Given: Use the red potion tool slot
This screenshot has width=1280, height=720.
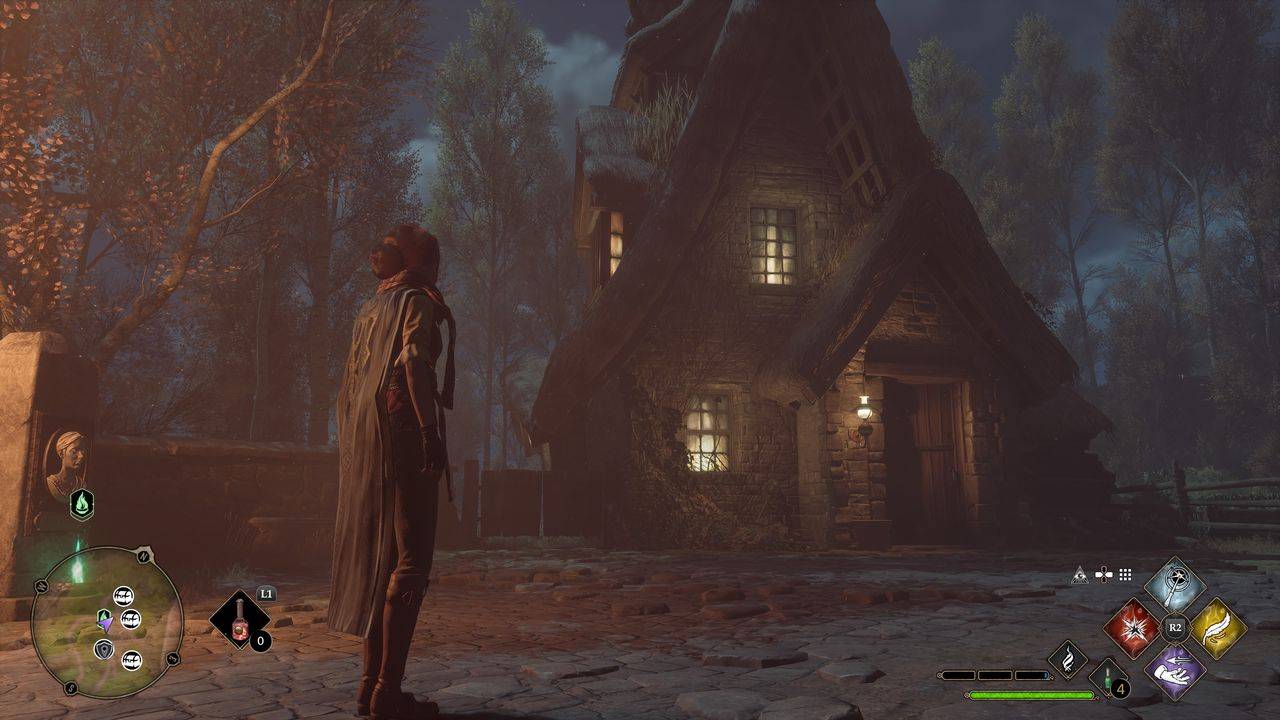Looking at the screenshot, I should (240, 621).
